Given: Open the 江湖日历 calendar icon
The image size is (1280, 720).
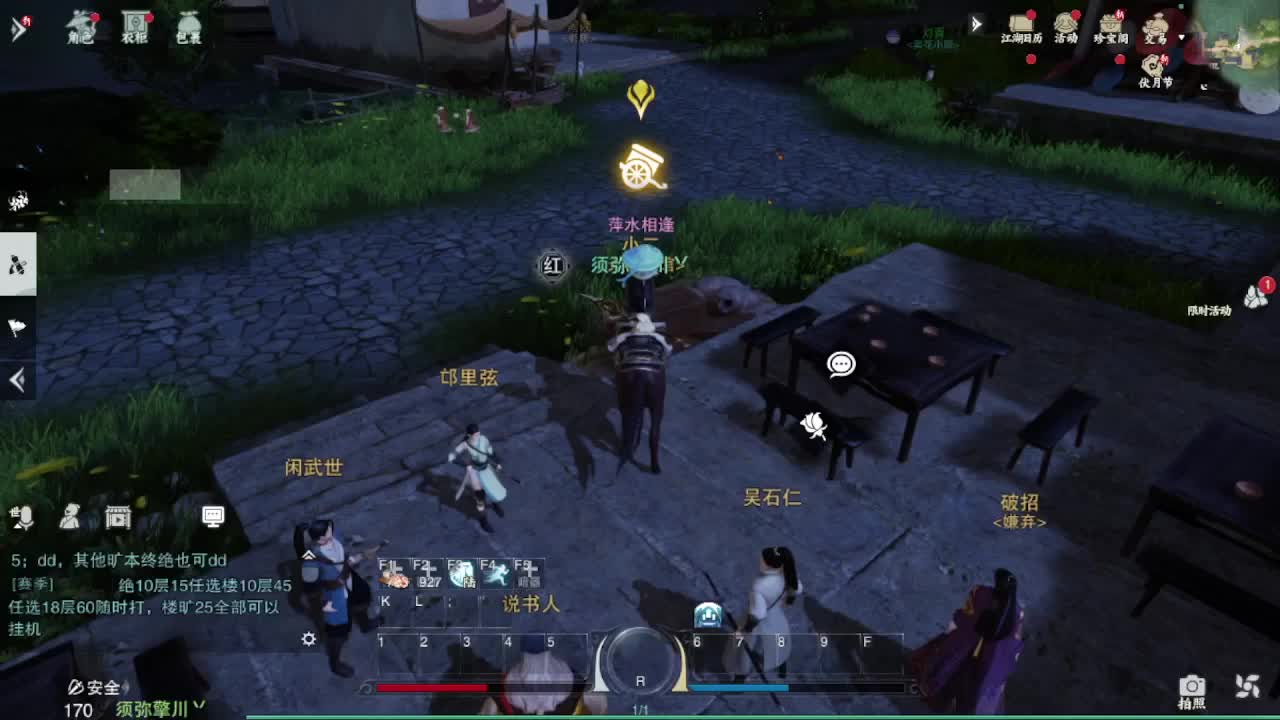Looking at the screenshot, I should (1022, 25).
